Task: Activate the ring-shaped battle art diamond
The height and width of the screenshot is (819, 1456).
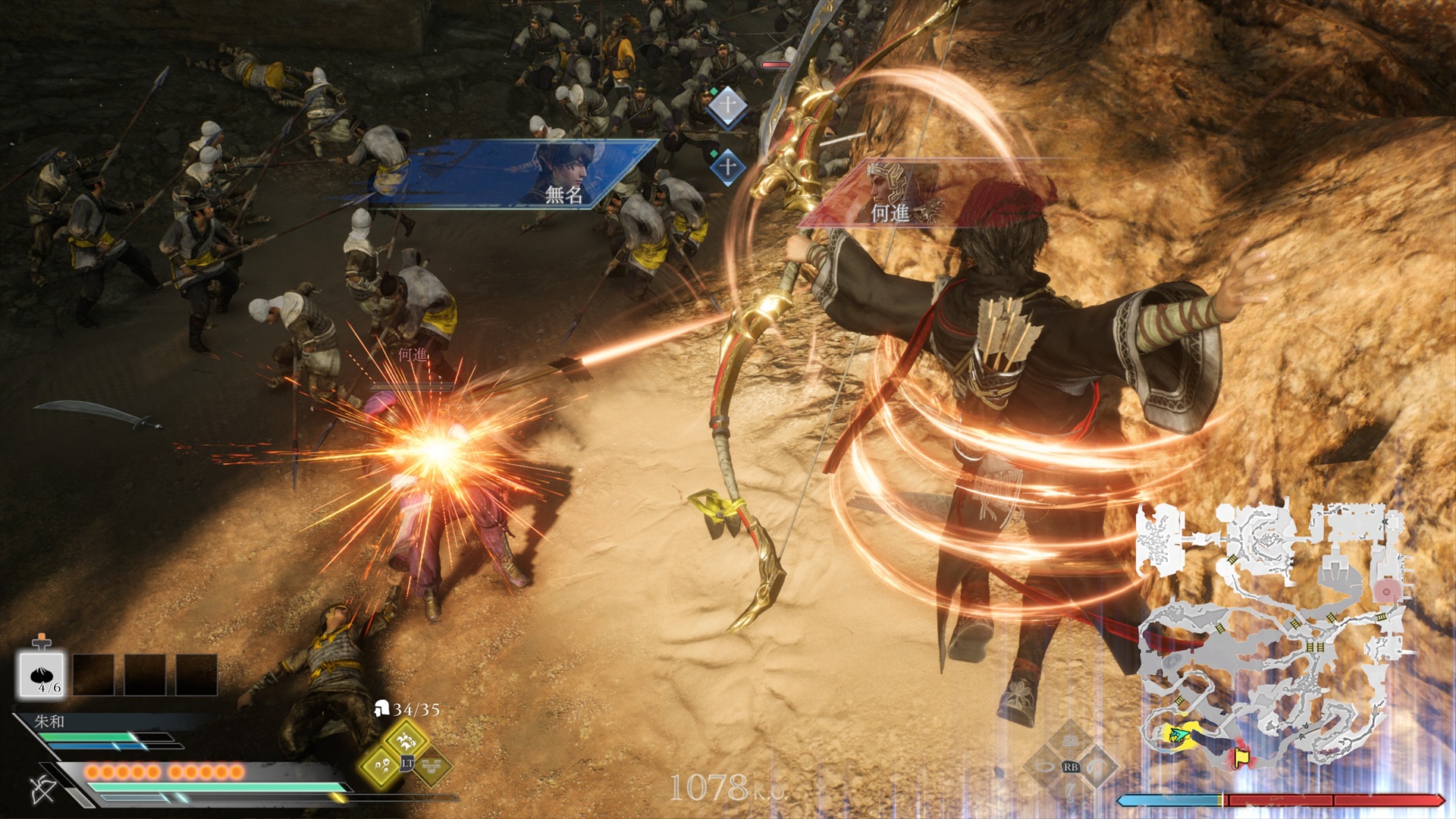Action: coord(1045,766)
